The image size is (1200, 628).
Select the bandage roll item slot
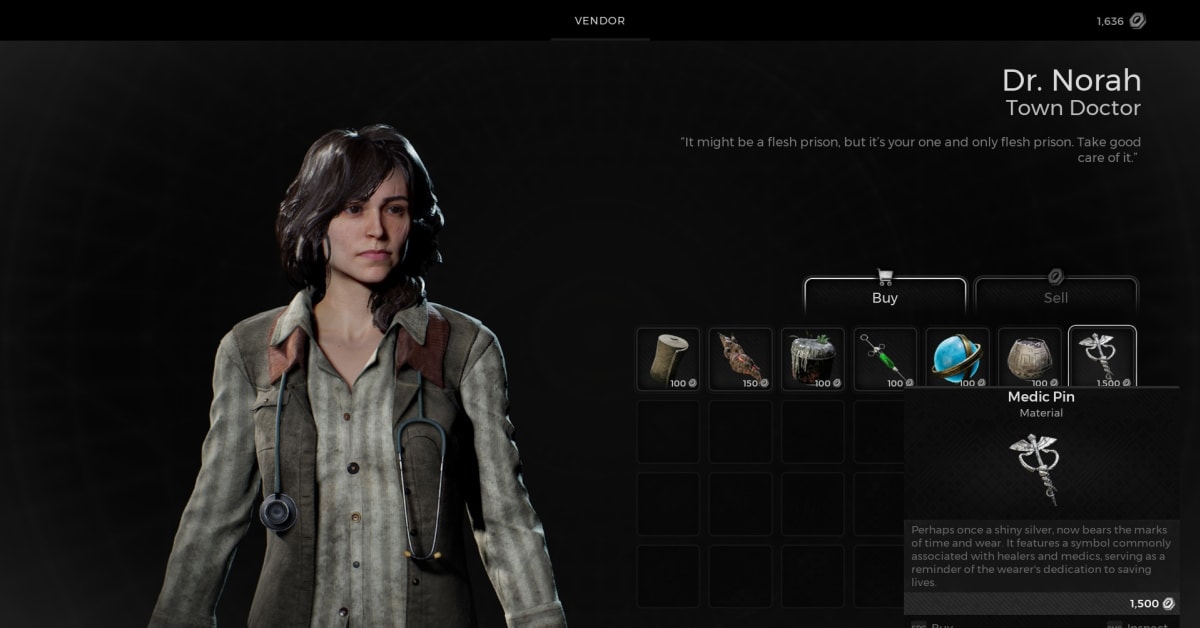(x=669, y=358)
